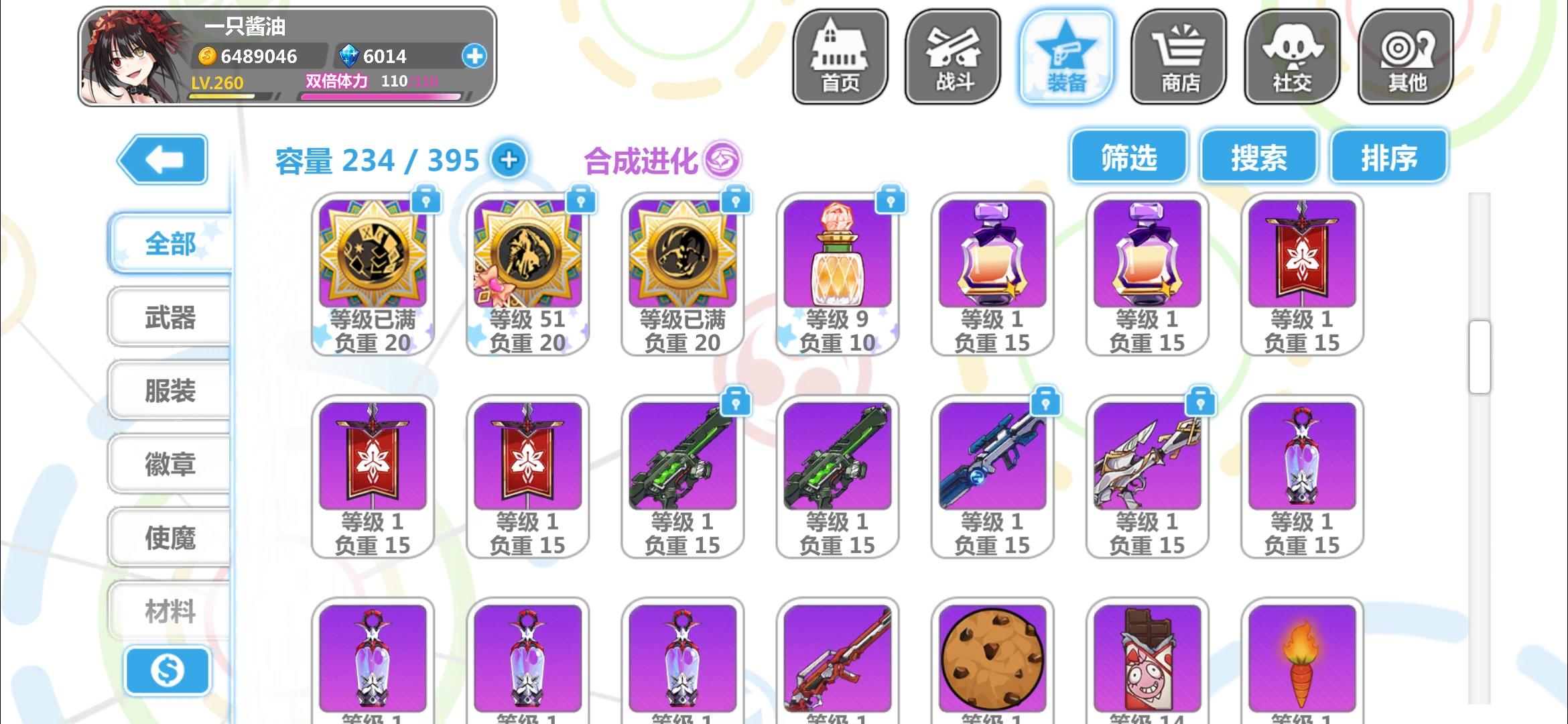Select the 战斗 battle icon
This screenshot has width=1568, height=724.
pyautogui.click(x=952, y=57)
